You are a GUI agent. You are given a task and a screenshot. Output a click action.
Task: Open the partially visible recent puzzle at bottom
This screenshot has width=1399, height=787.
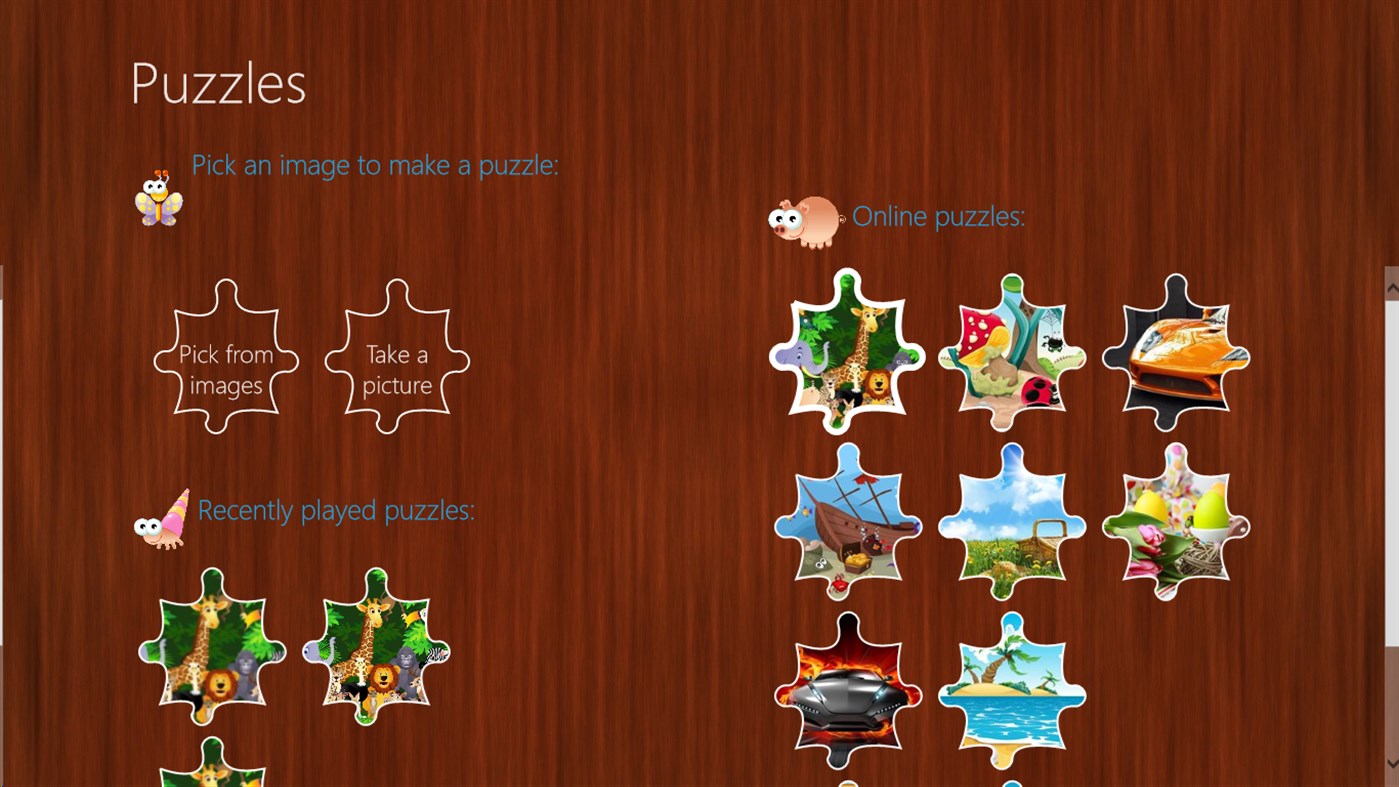[x=211, y=770]
